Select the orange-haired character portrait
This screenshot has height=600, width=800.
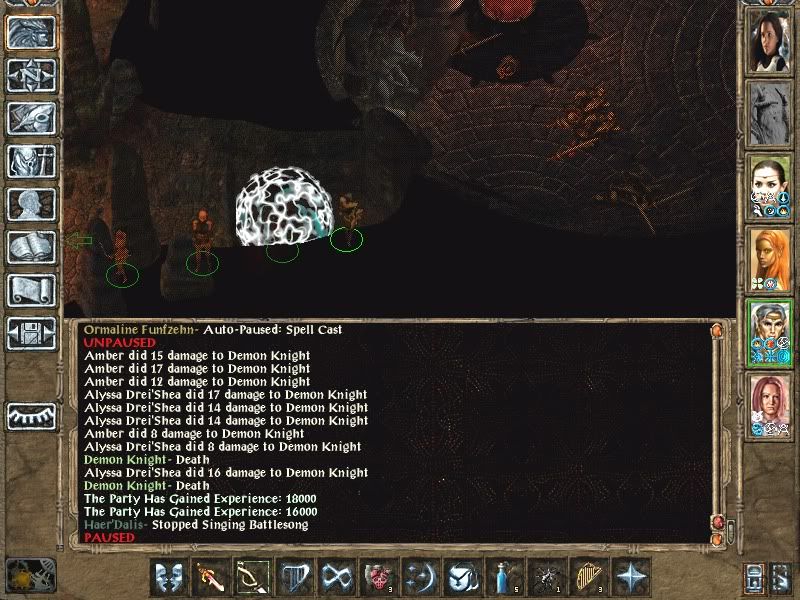[771, 260]
